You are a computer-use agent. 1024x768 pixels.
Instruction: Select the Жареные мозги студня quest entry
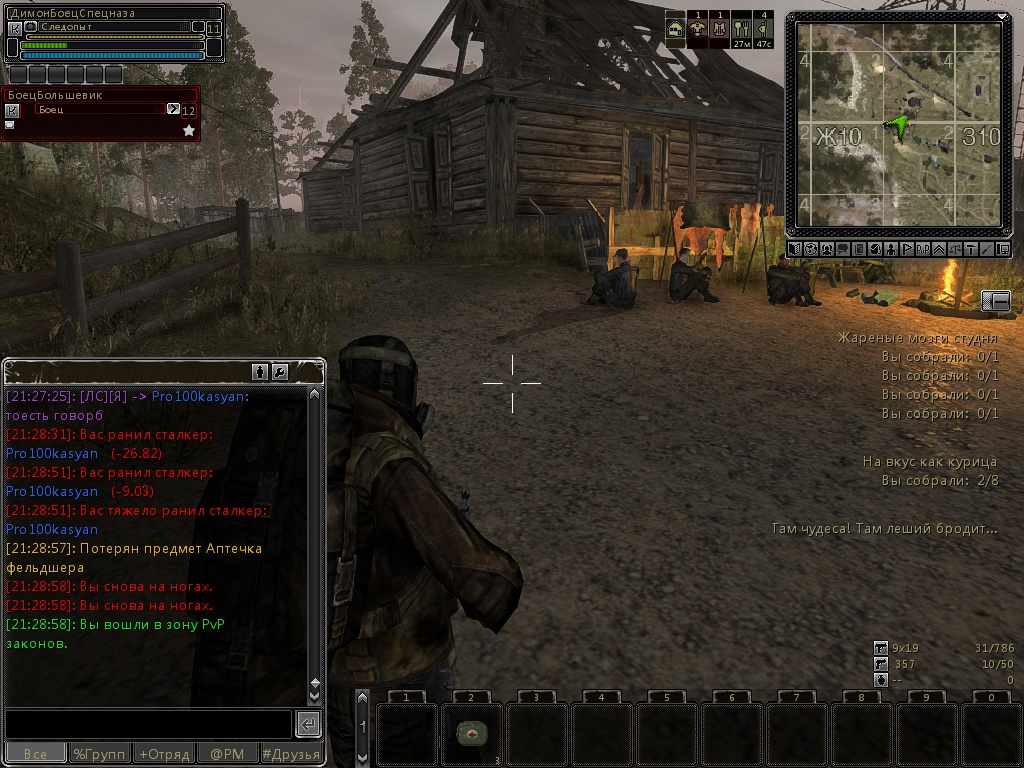tap(917, 338)
